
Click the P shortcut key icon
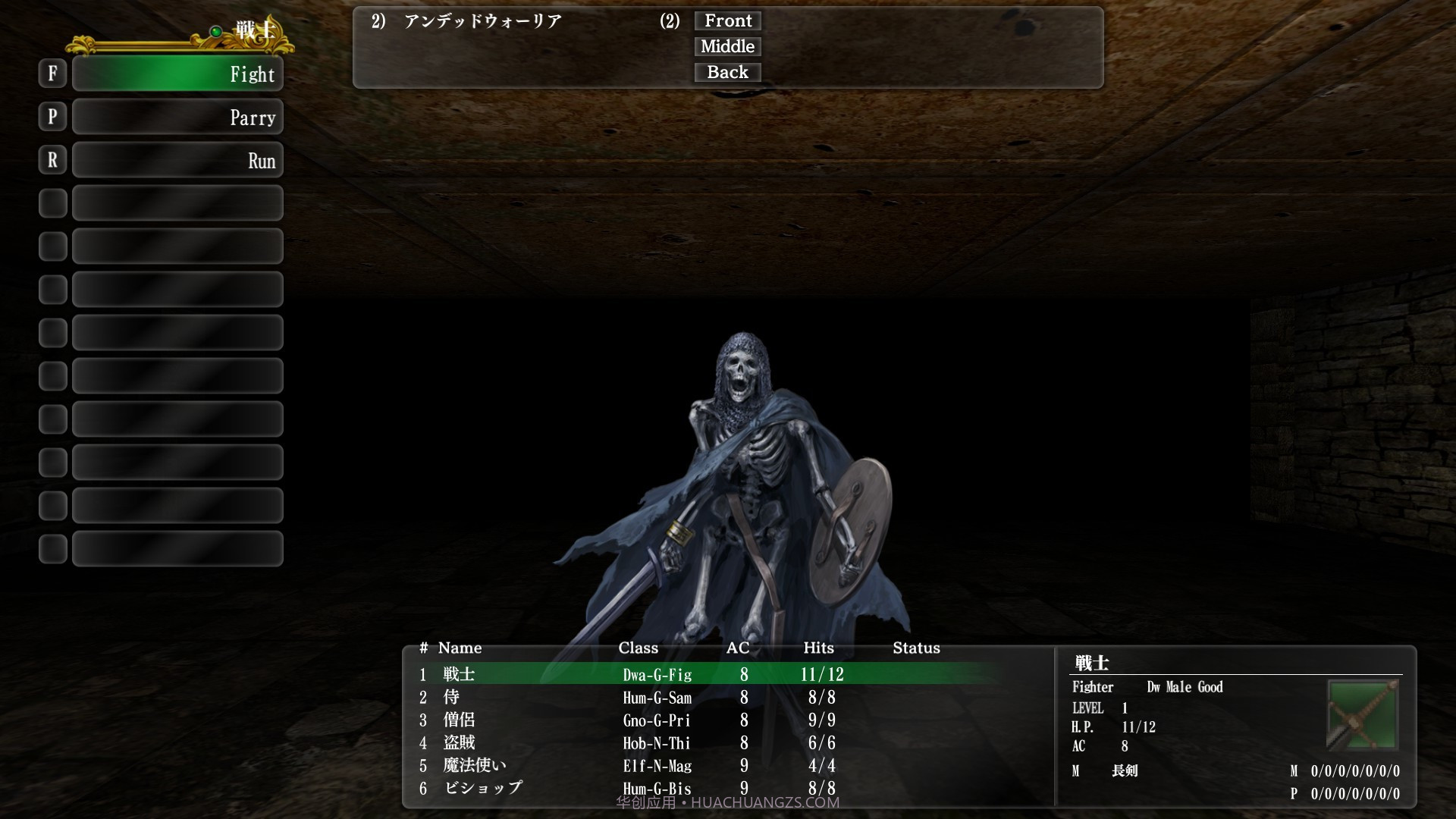click(x=52, y=117)
